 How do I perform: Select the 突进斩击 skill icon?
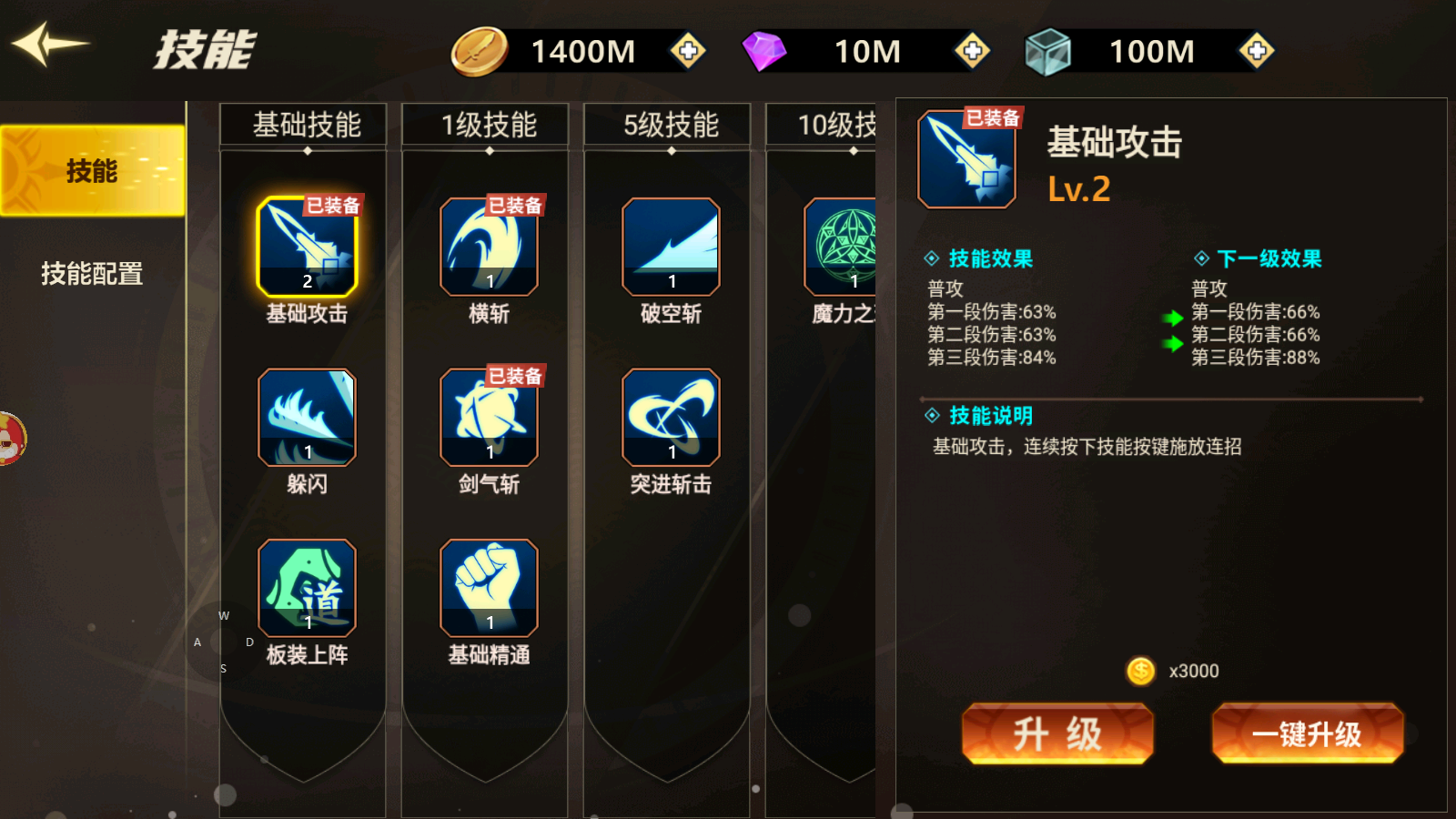pos(669,417)
